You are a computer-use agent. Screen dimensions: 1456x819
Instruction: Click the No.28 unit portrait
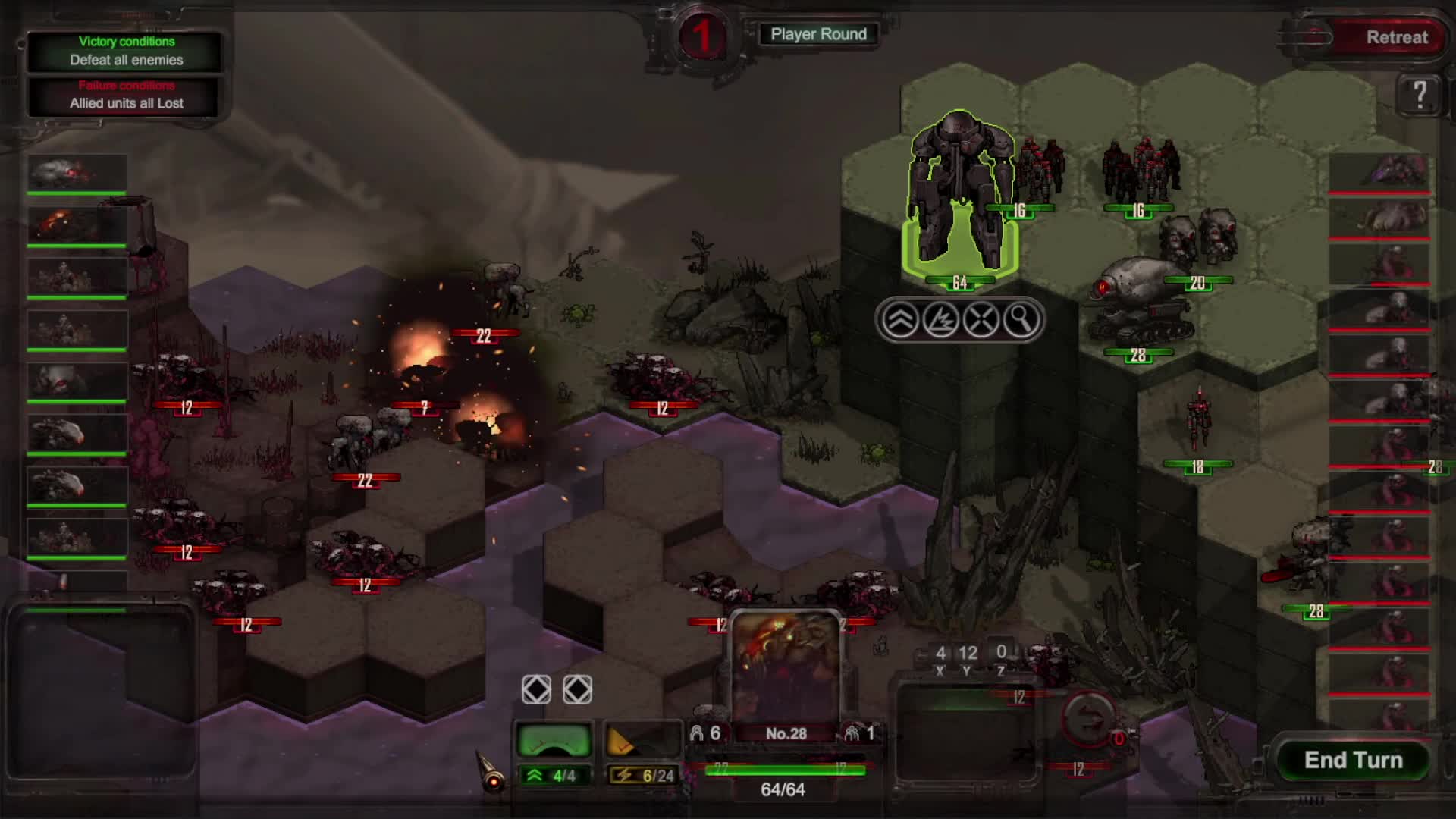[x=785, y=666]
